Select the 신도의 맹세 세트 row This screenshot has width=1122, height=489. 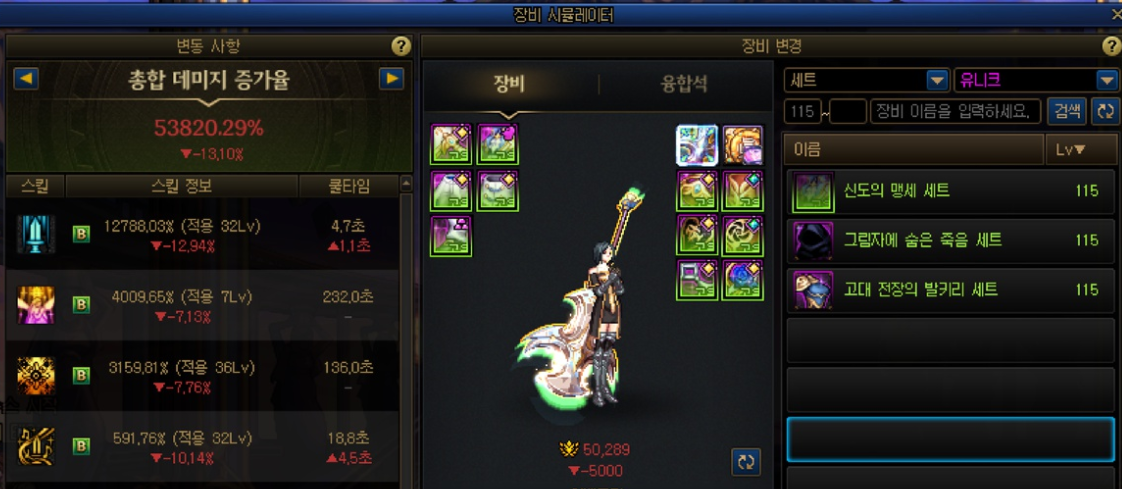pos(950,191)
